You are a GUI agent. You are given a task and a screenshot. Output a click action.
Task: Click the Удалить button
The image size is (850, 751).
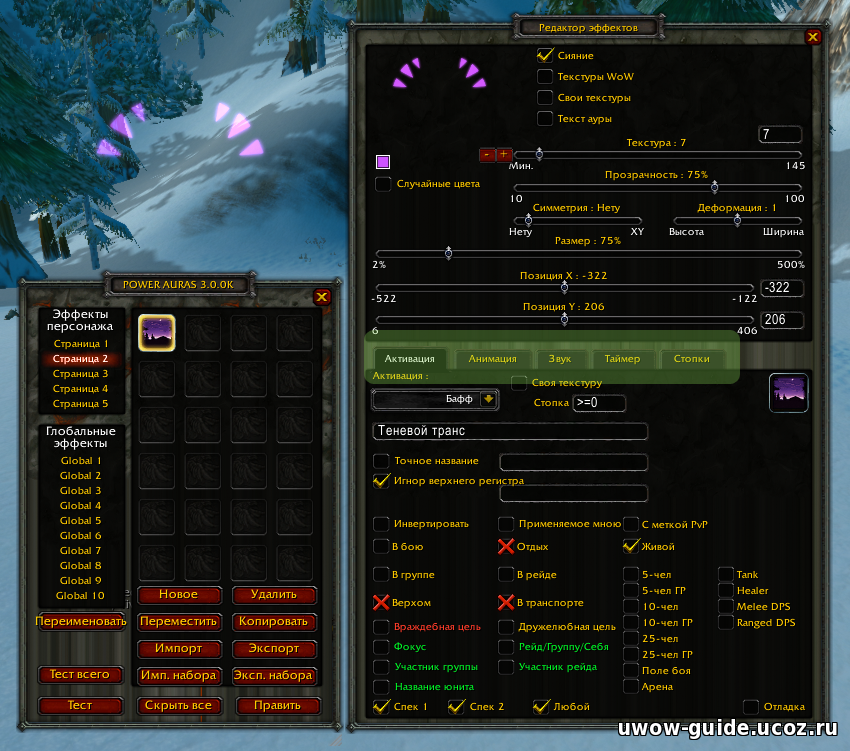click(273, 595)
